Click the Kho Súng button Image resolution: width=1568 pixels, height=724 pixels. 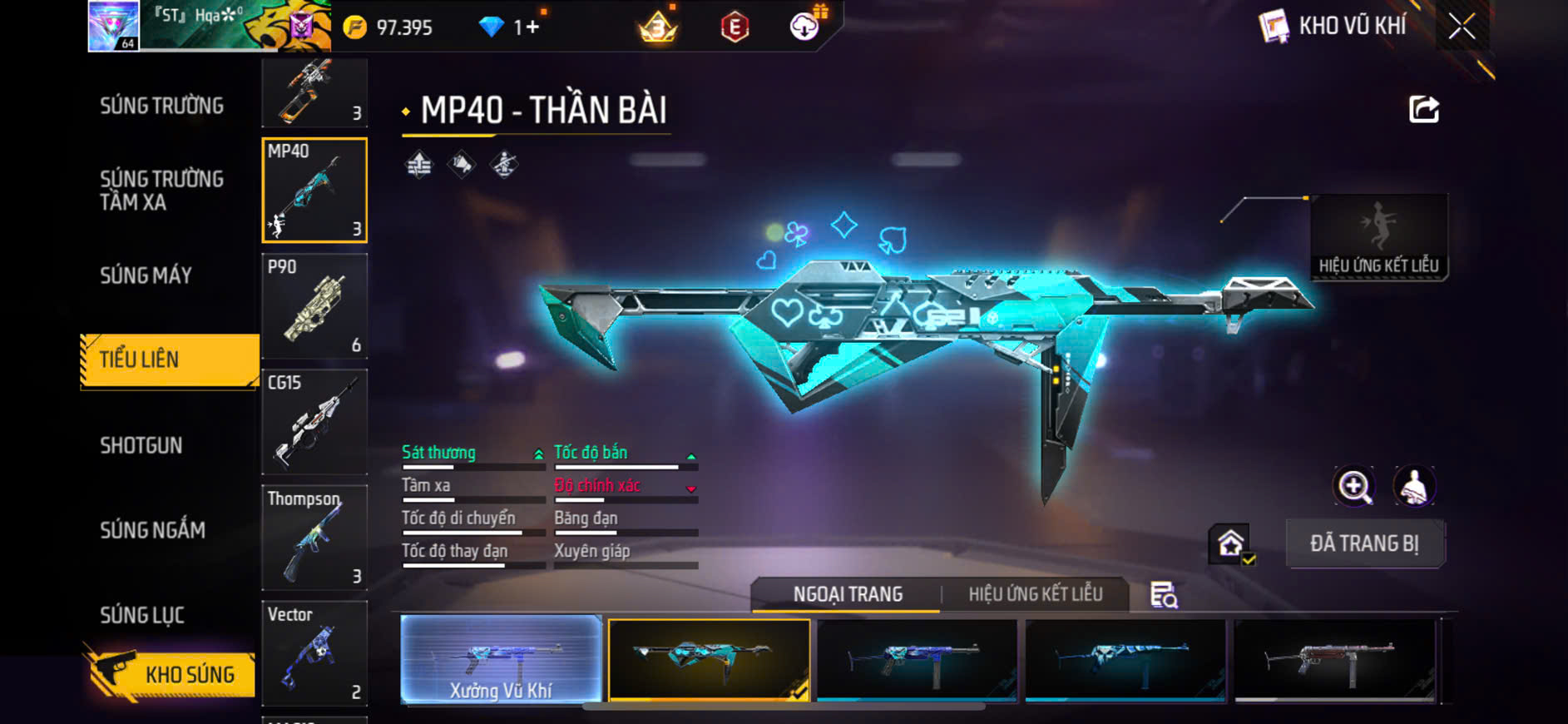click(171, 674)
